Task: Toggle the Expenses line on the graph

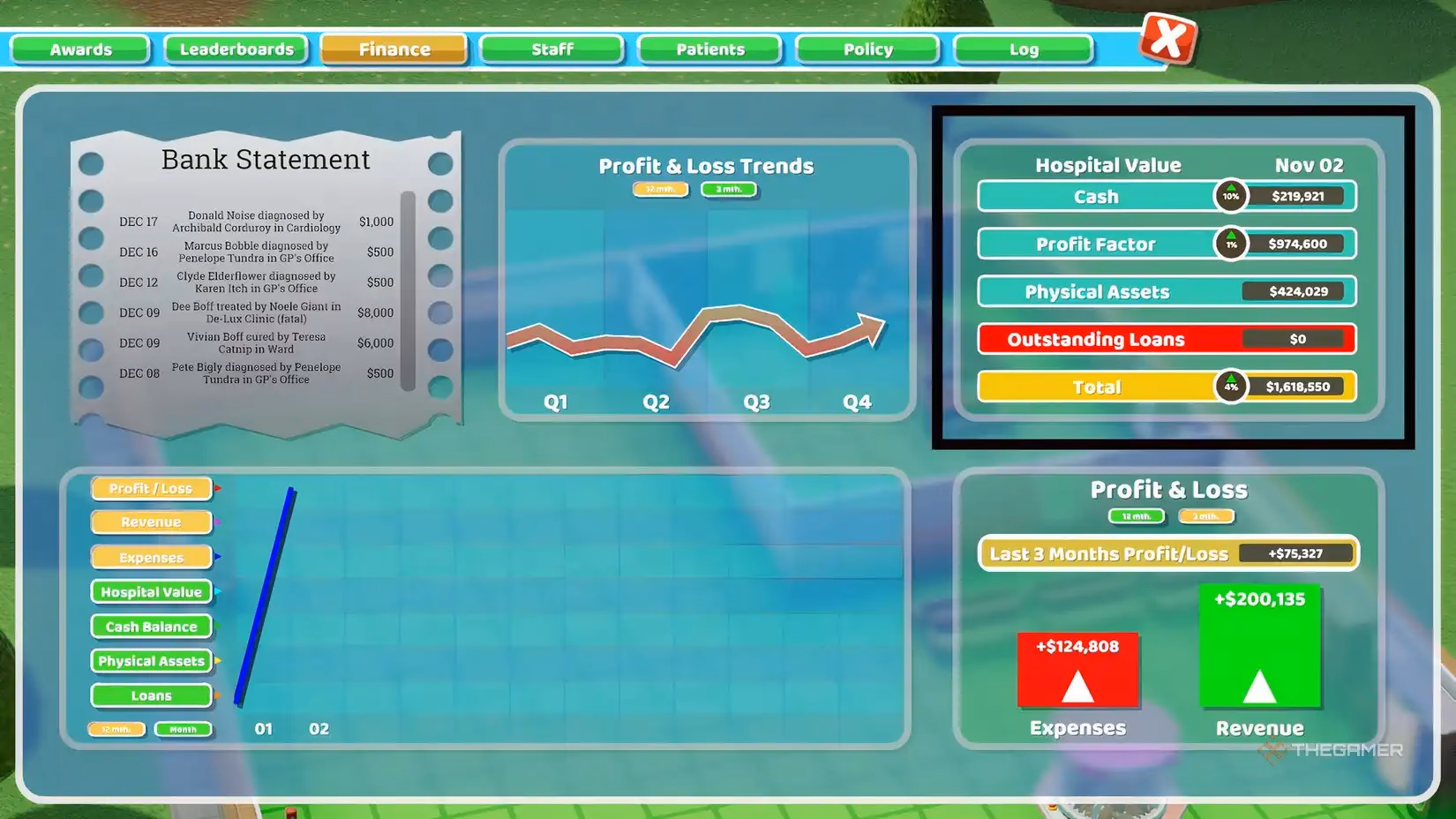Action: pos(151,557)
